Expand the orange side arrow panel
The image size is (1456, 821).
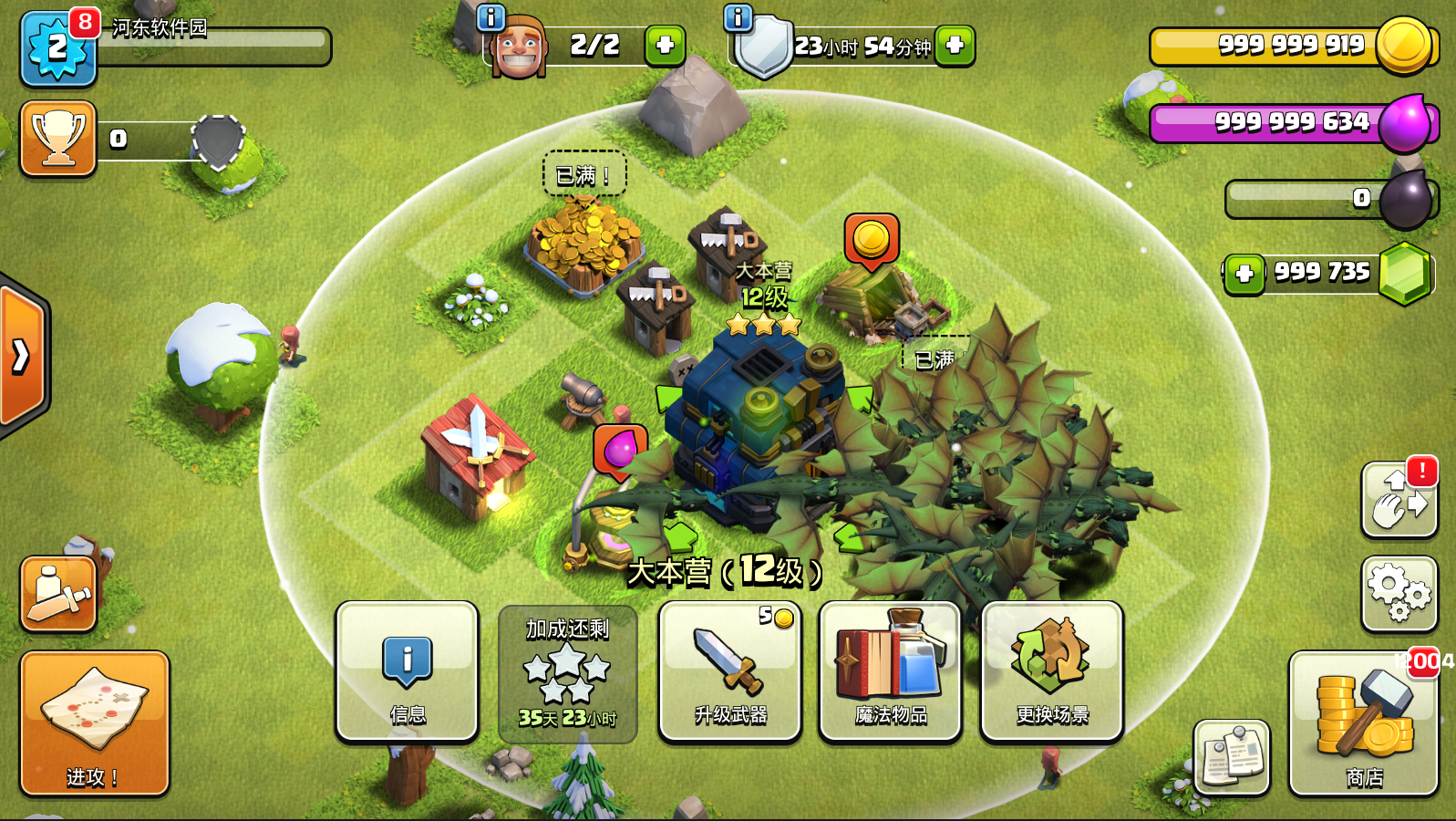tap(22, 356)
